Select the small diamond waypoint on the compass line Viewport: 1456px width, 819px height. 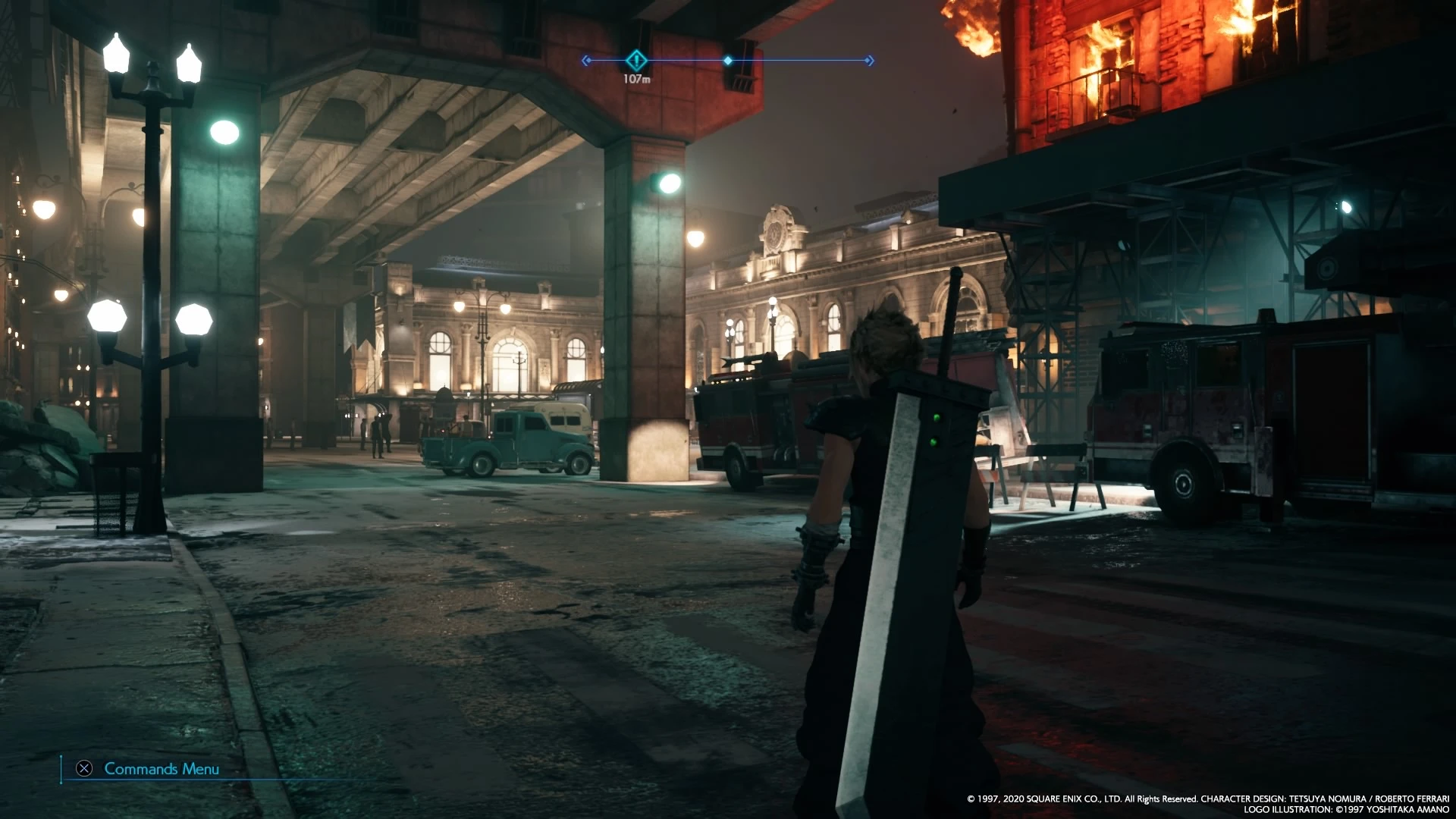click(728, 61)
